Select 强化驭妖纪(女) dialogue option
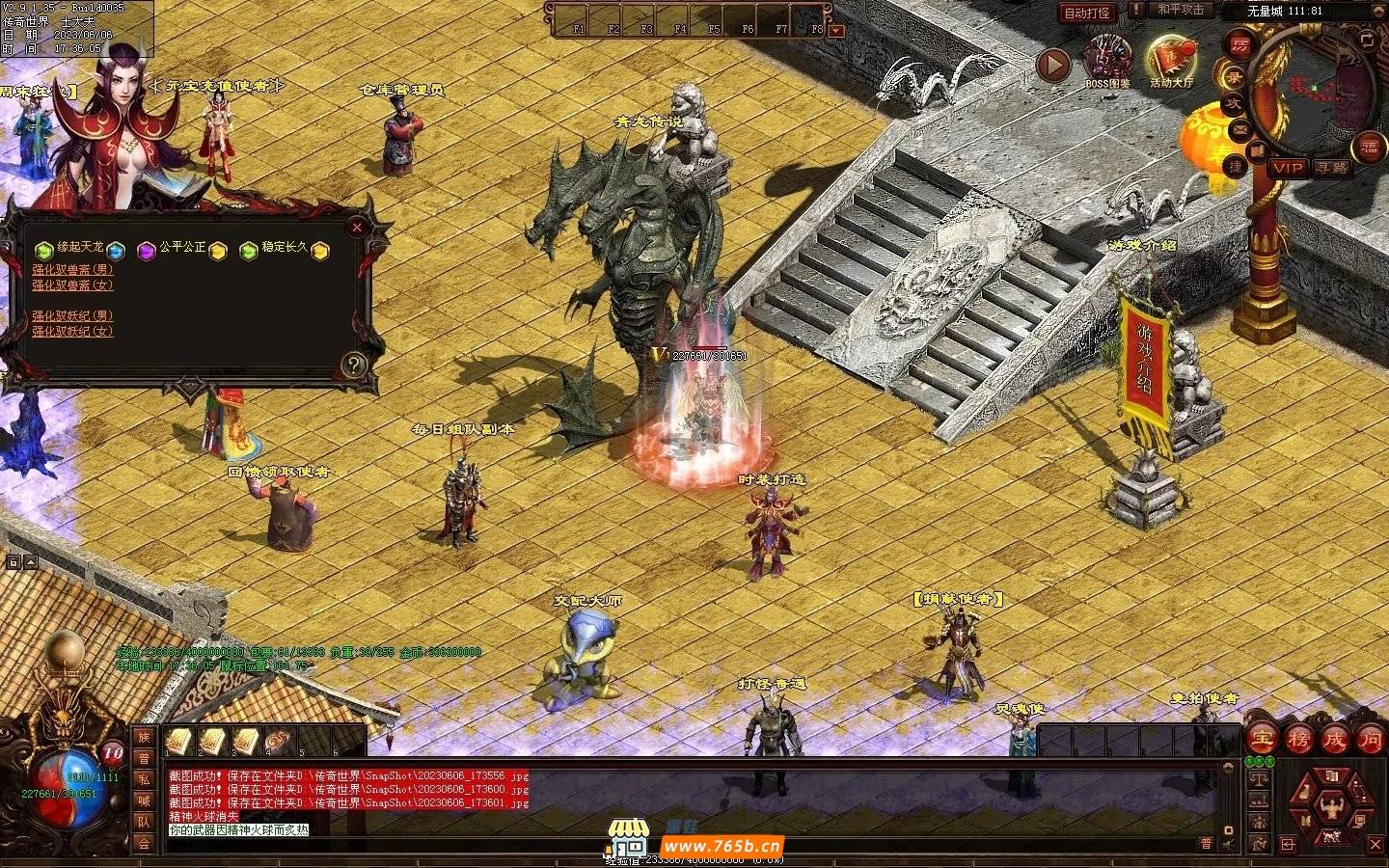The width and height of the screenshot is (1389, 868). (72, 332)
